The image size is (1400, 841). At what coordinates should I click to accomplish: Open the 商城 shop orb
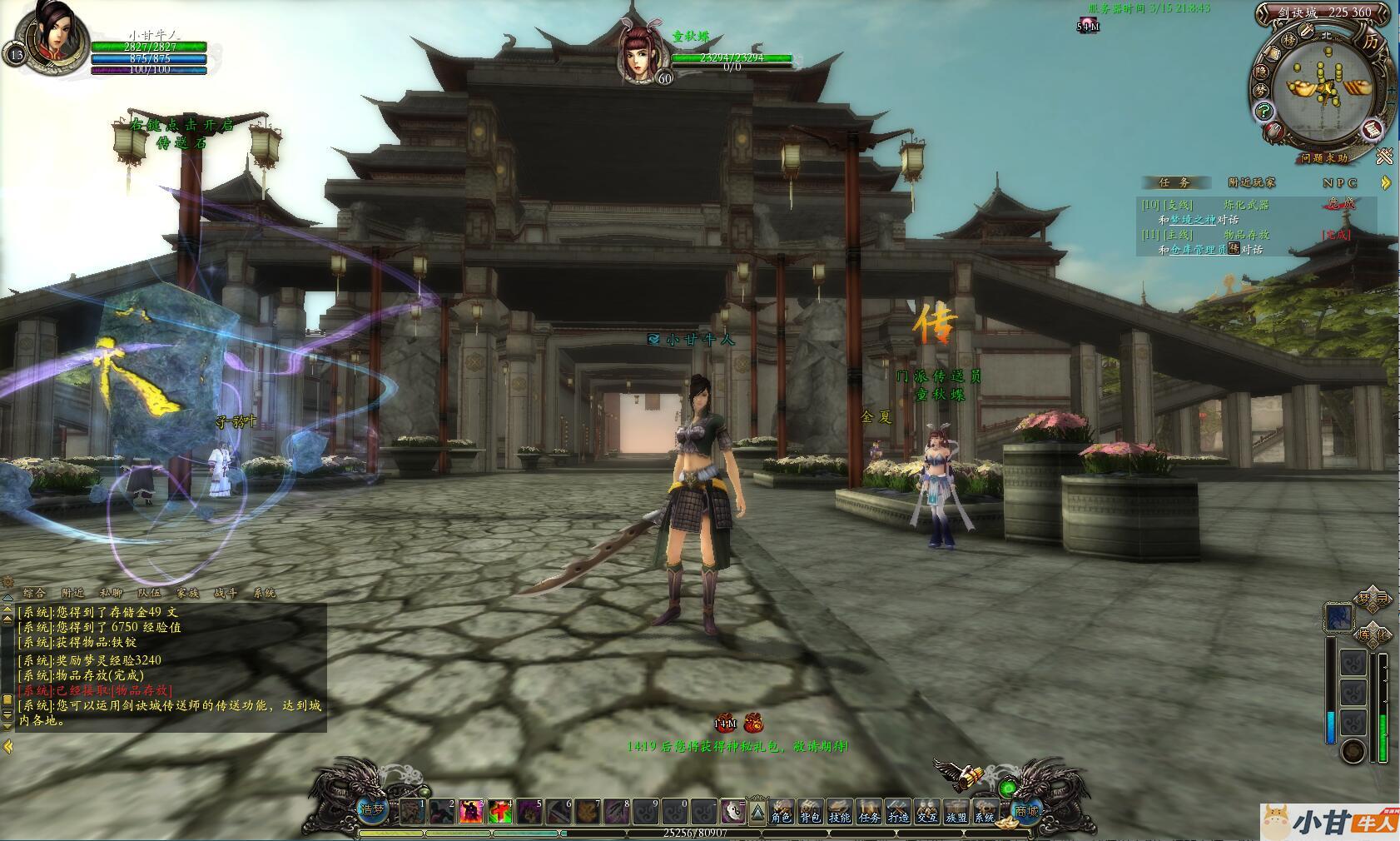click(x=1026, y=810)
